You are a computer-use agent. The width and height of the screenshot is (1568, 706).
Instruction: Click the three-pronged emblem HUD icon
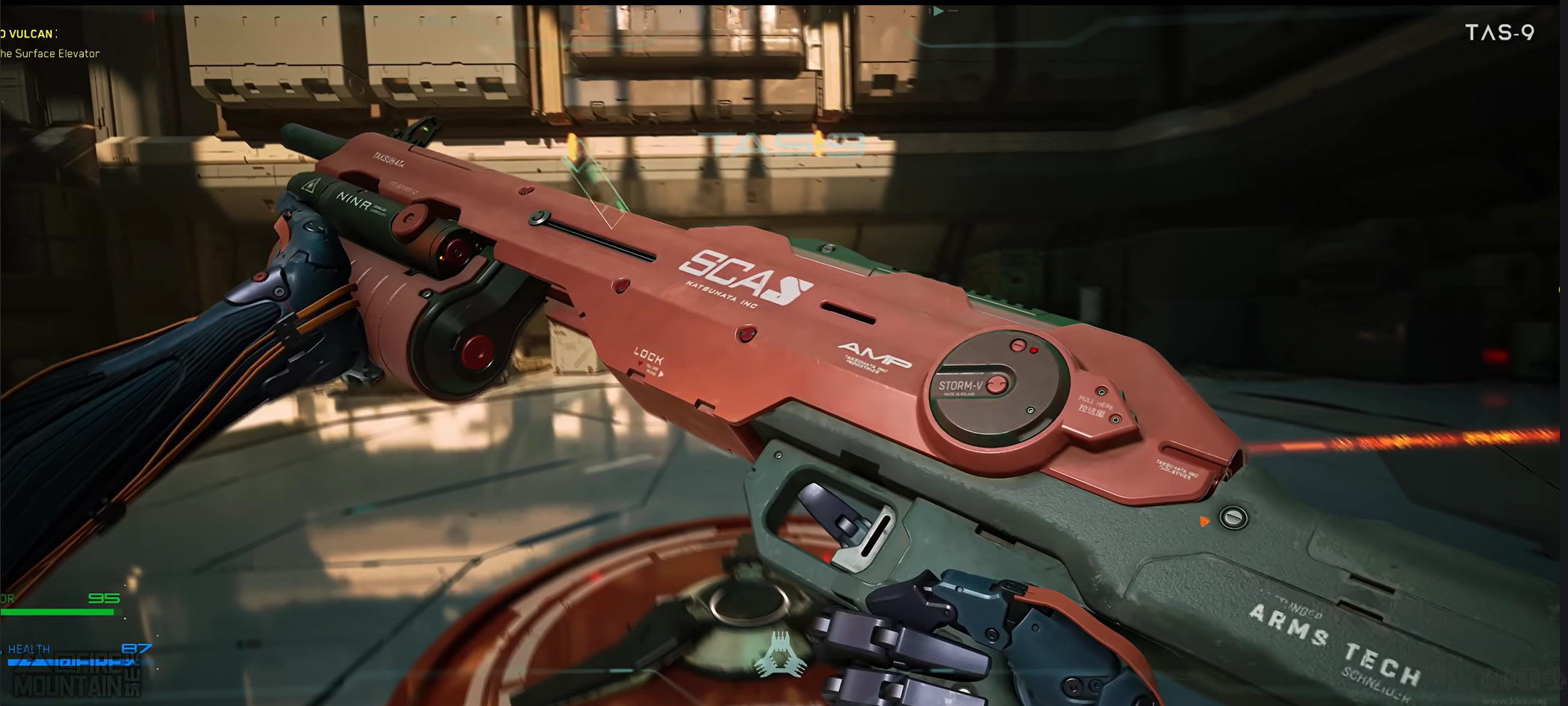(780, 654)
